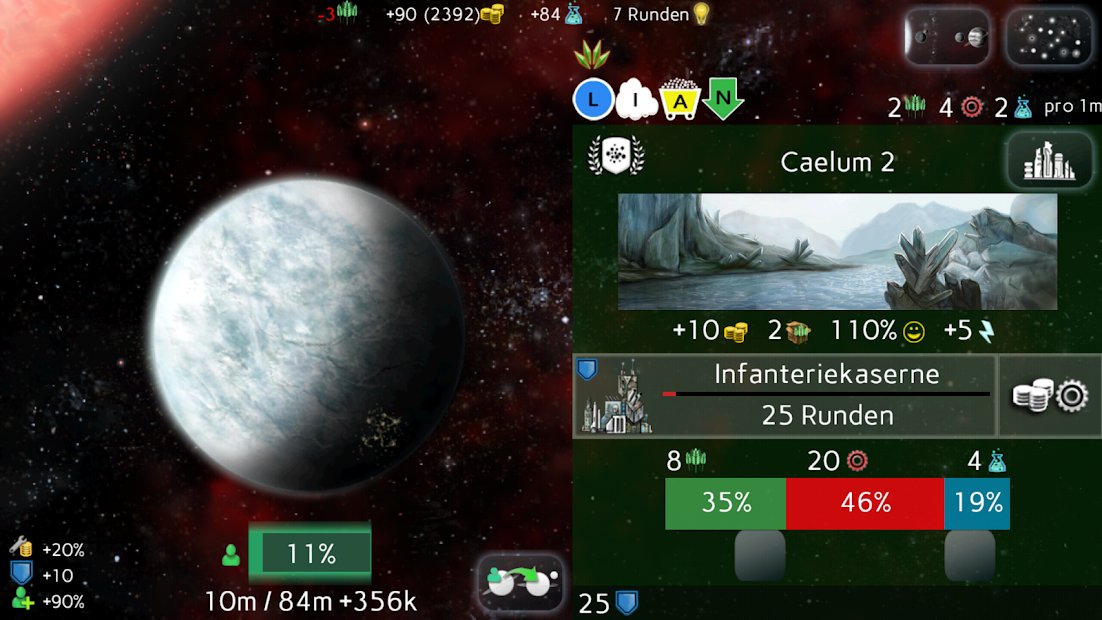Click the yellow A mining cart icon

(680, 100)
